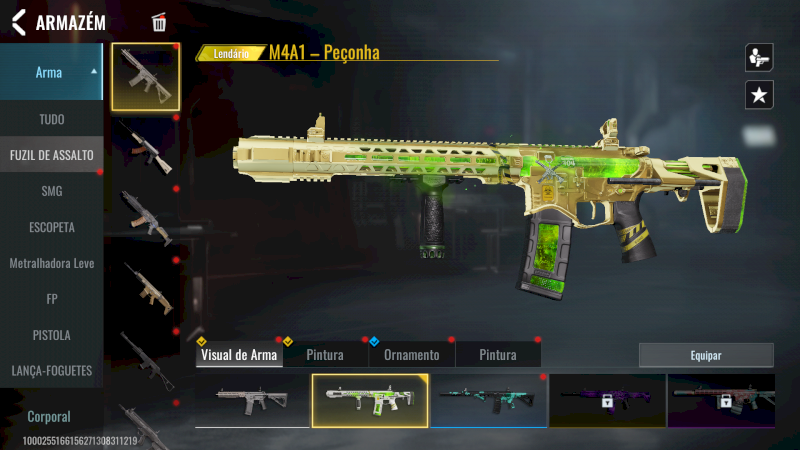The image size is (800, 450).
Task: Choose the LANÇA-FOGUETES category
Action: point(51,371)
